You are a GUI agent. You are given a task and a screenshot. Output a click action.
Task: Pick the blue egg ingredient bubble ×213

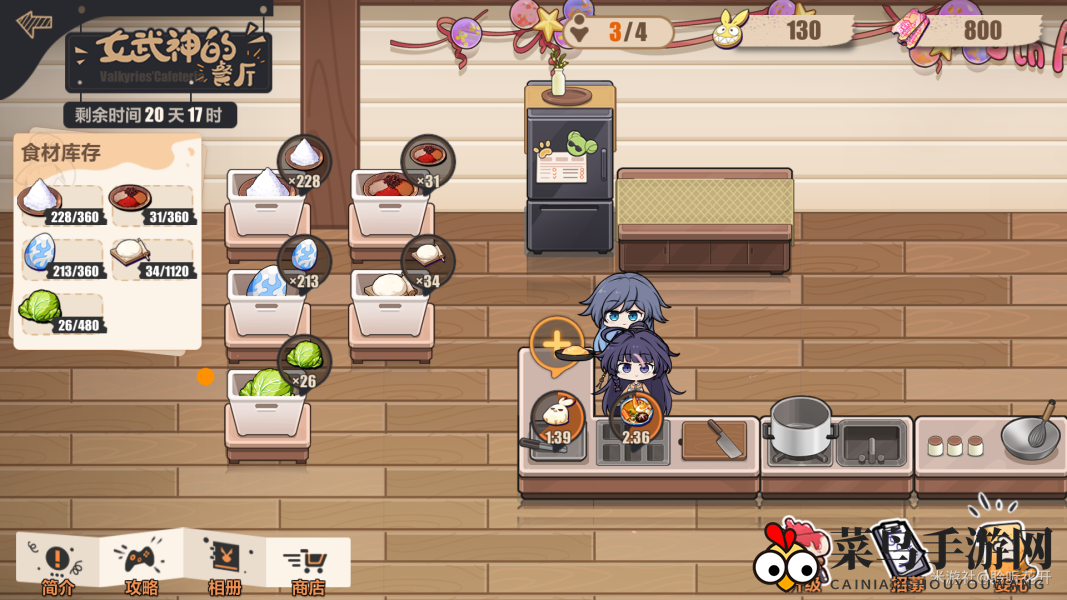[304, 261]
